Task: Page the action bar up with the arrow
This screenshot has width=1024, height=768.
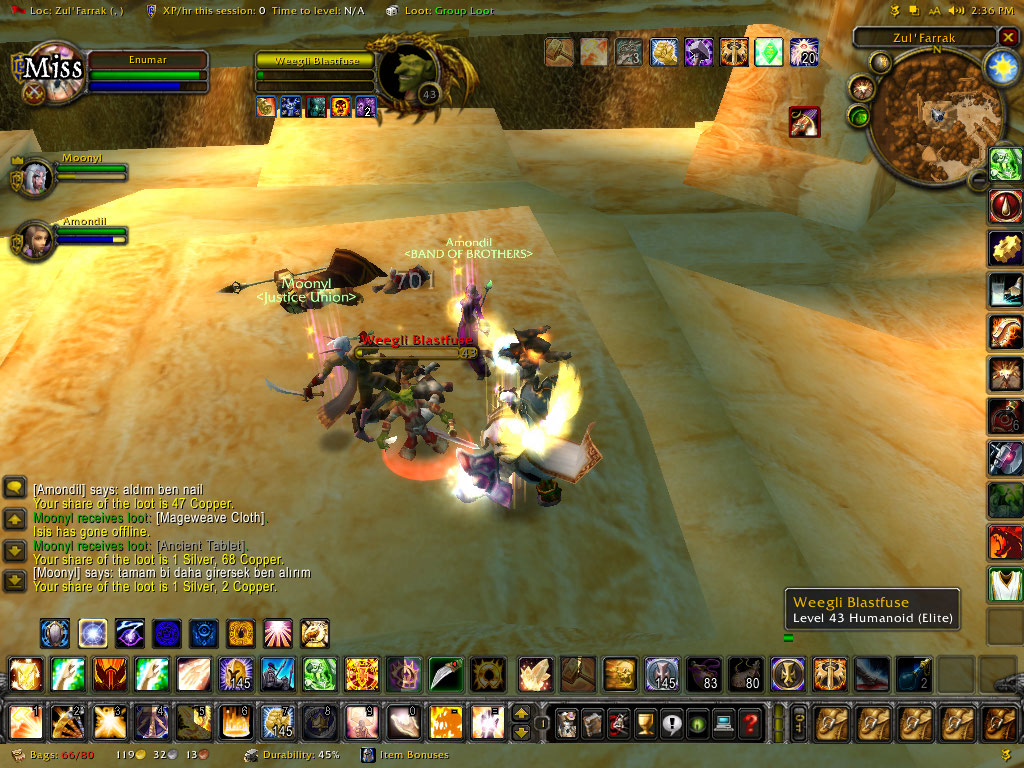Action: (521, 713)
